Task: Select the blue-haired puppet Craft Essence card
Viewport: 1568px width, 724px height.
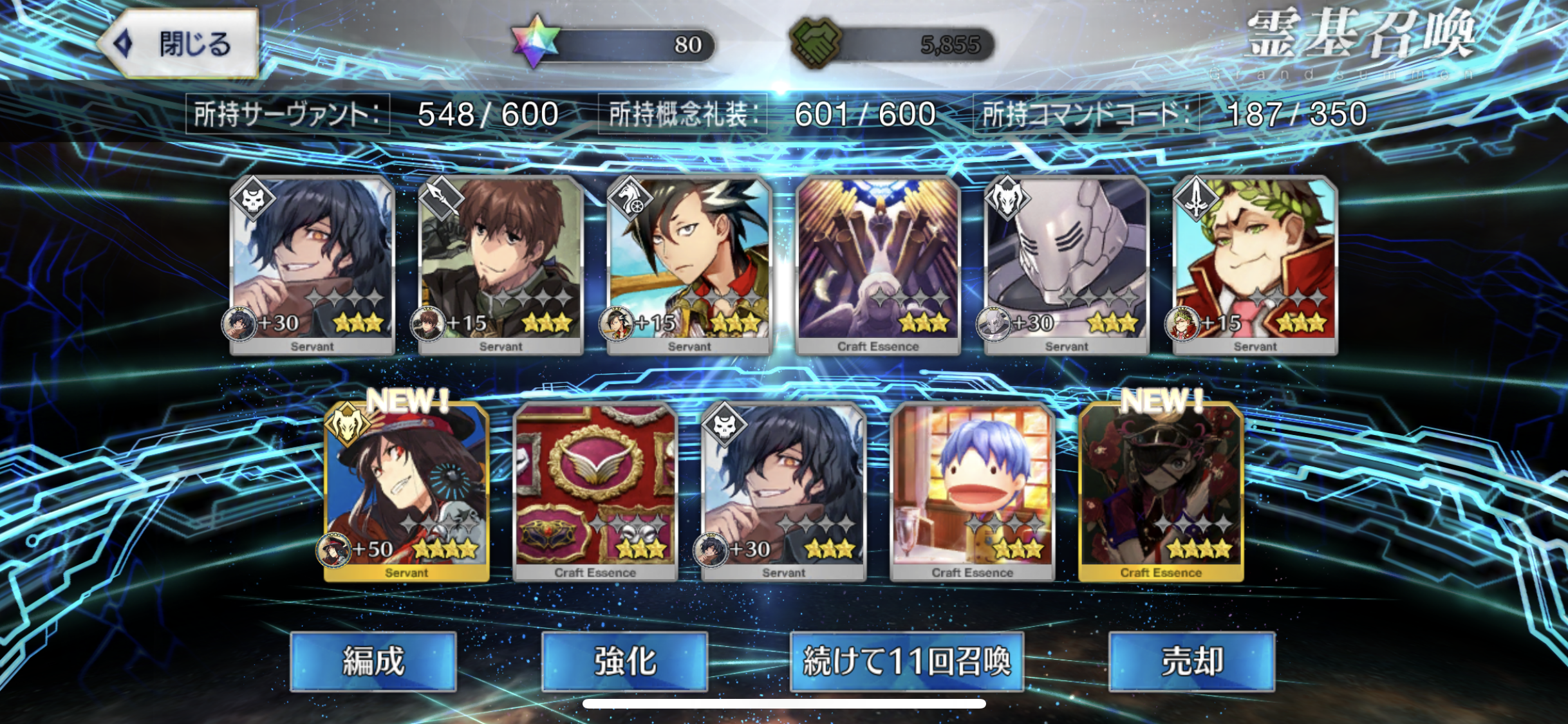Action: 972,490
